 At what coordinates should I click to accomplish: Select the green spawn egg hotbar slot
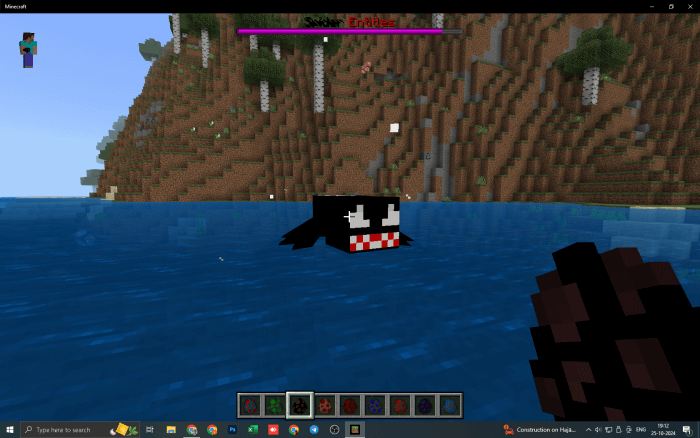[x=275, y=405]
